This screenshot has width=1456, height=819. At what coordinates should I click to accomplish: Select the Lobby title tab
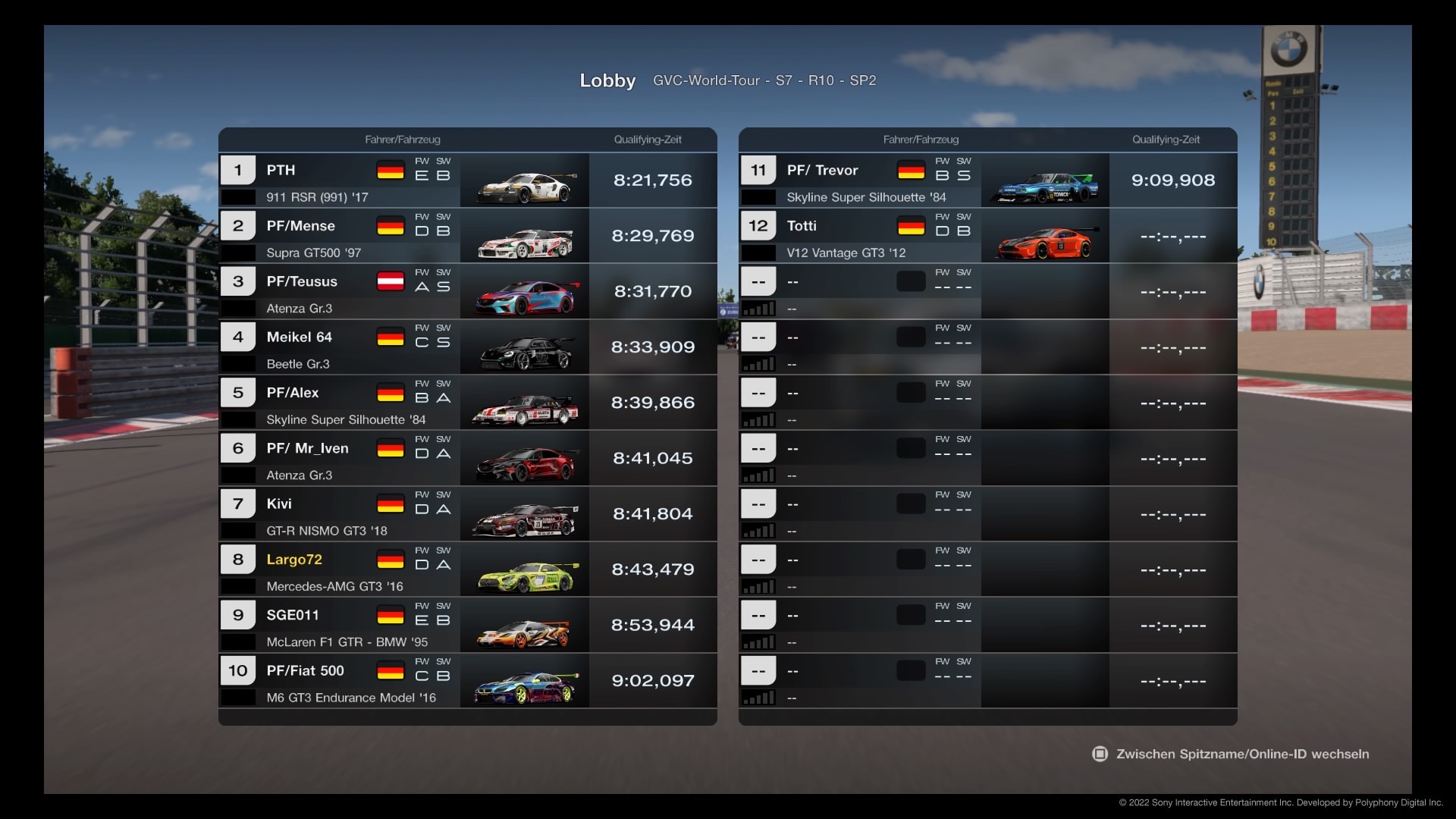(x=607, y=80)
